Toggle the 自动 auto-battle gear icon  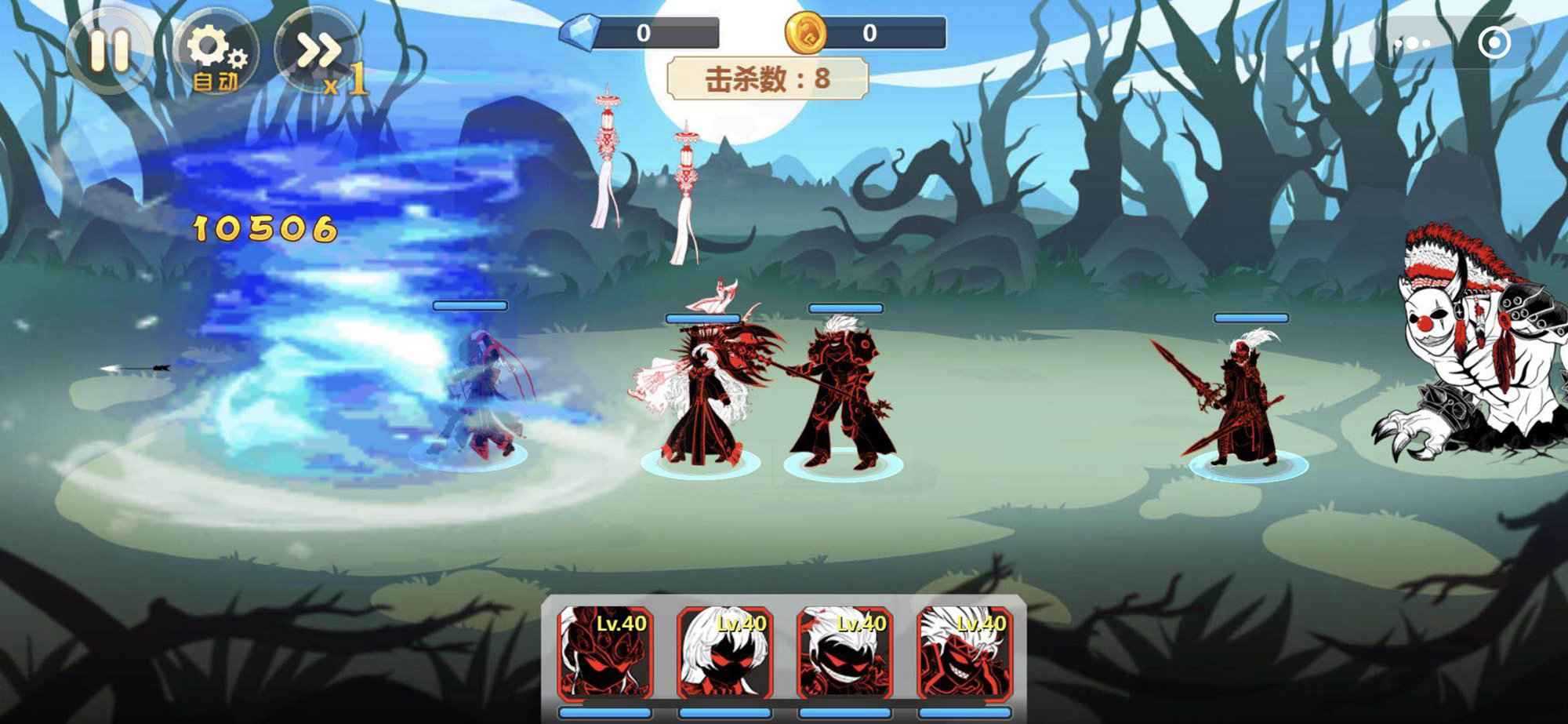(214, 49)
